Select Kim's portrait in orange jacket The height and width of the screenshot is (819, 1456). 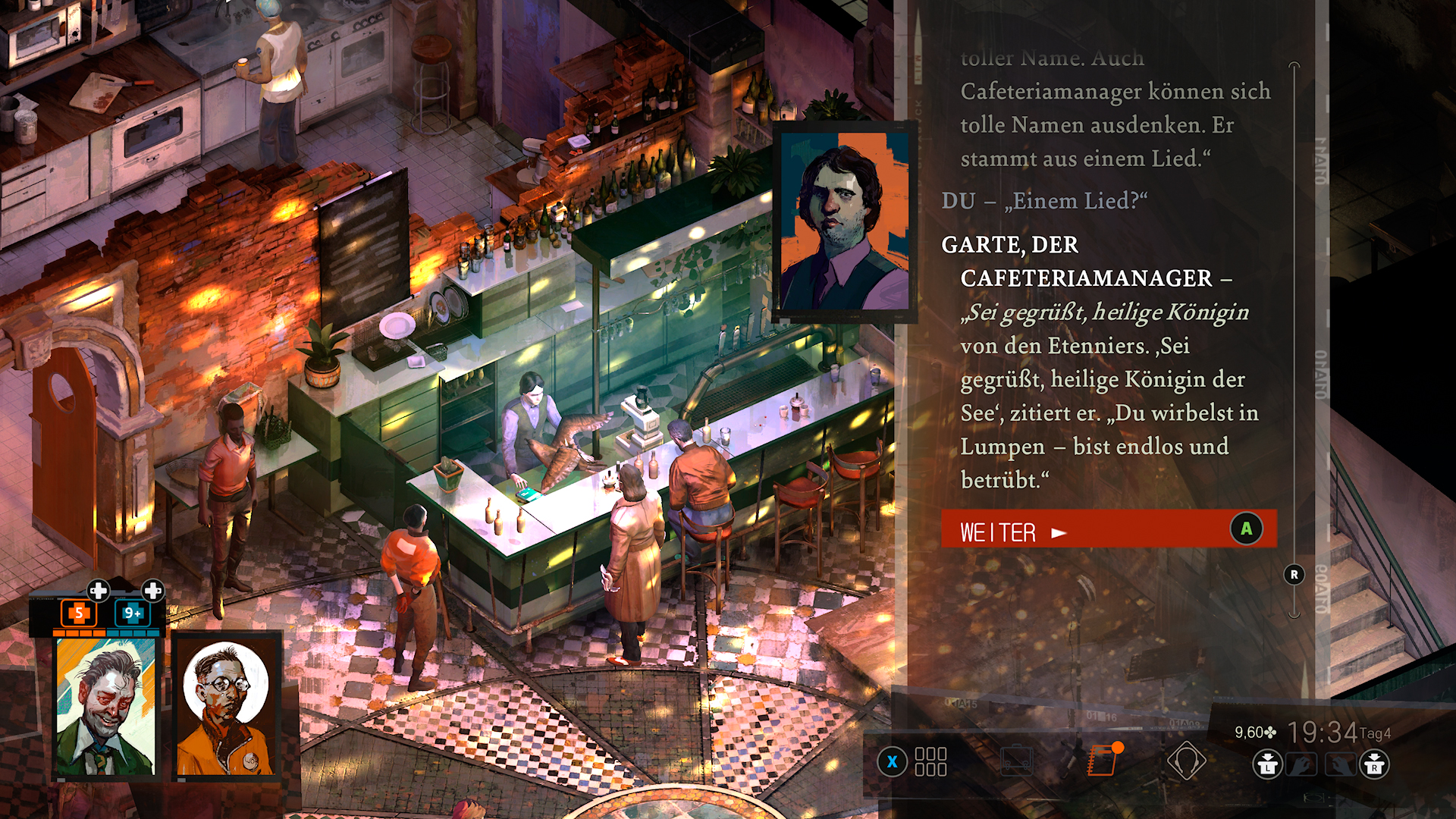(x=225, y=707)
